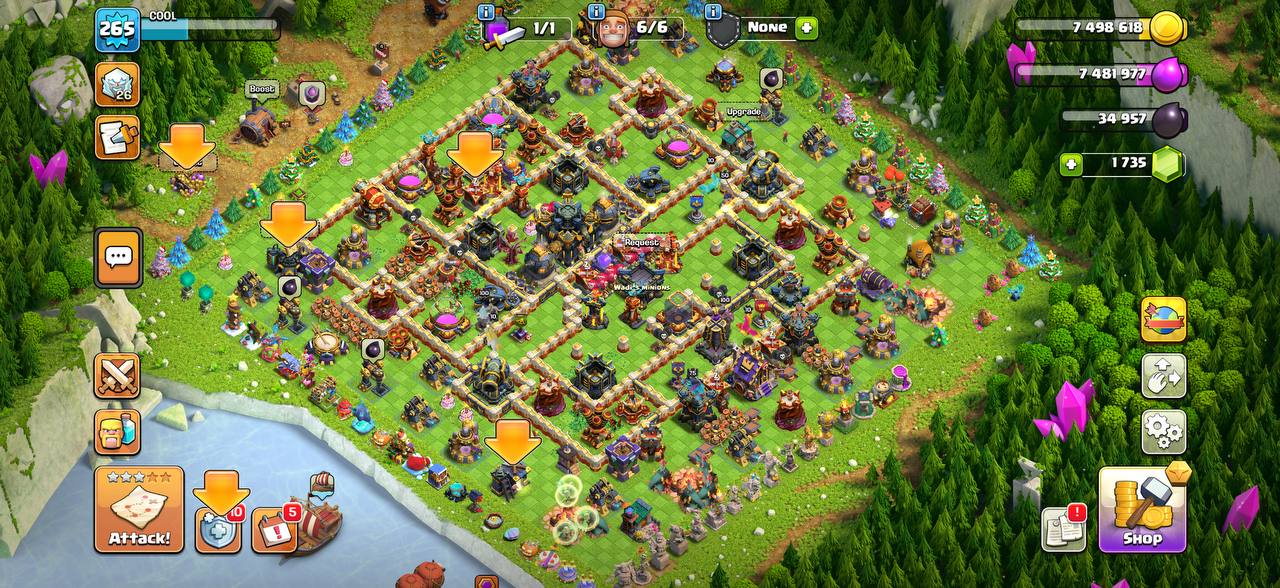Viewport: 1280px width, 588px height.
Task: Open the gear settings menu
Action: point(1163,431)
